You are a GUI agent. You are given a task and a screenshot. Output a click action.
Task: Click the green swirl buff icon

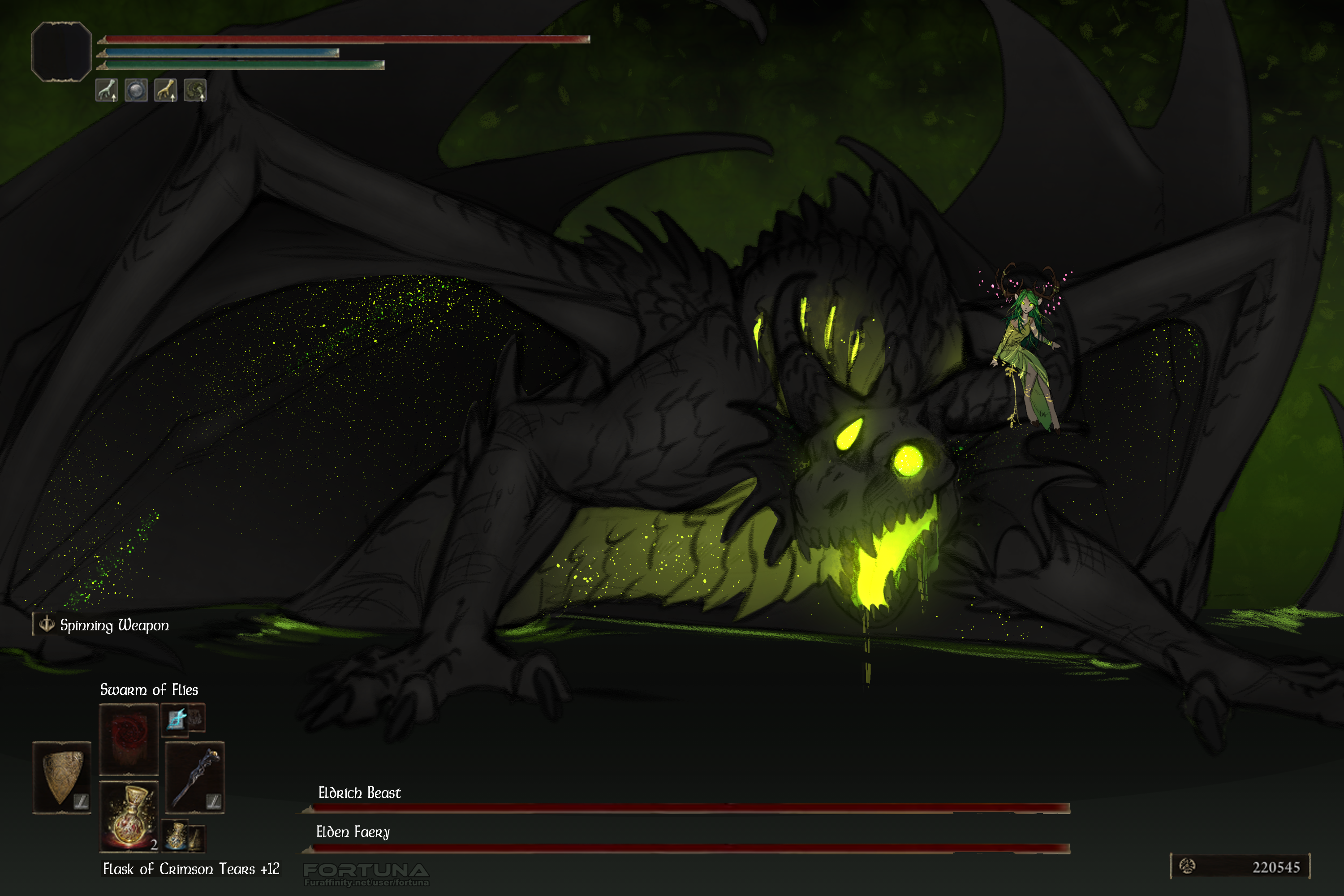point(195,90)
